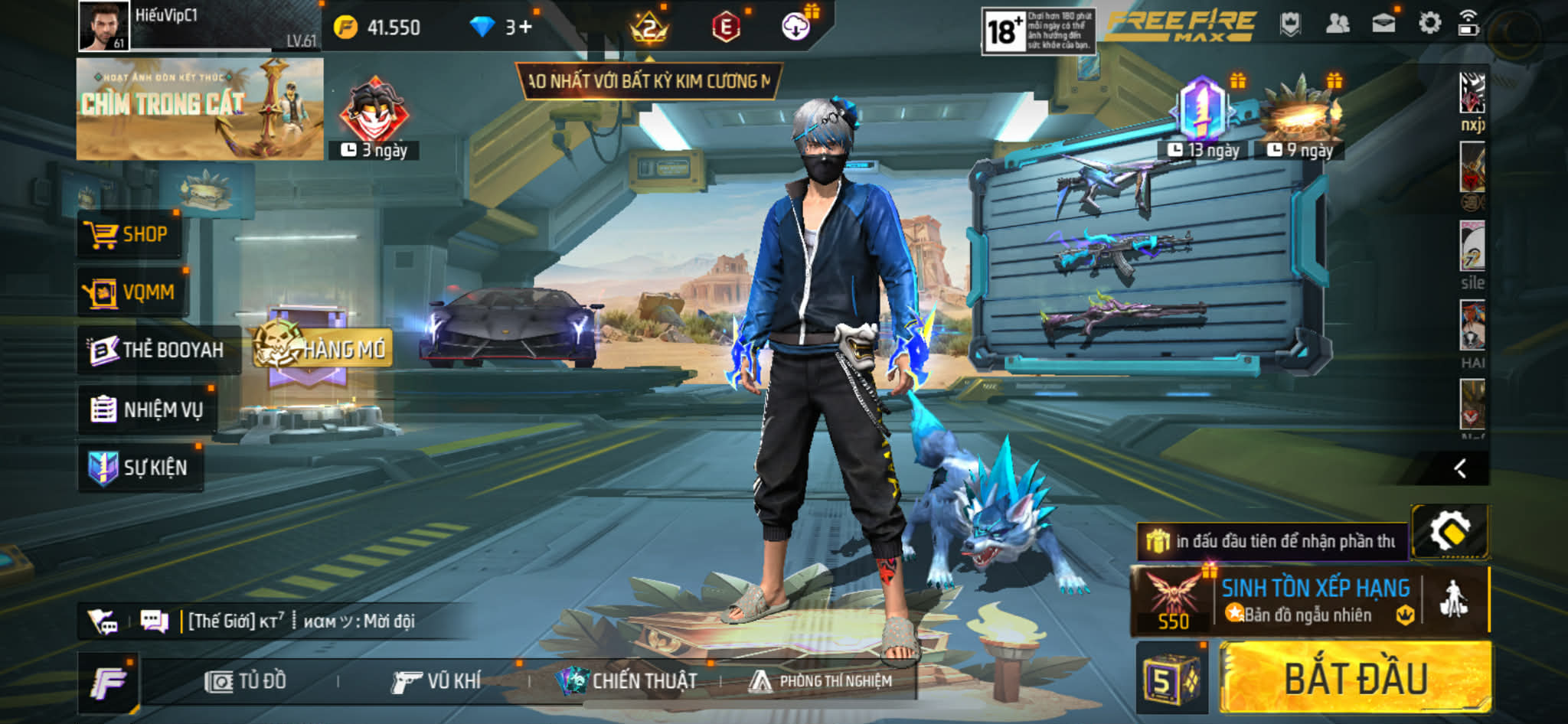
Task: Switch to TỦ ĐỒ wardrobe tab
Action: pos(246,681)
